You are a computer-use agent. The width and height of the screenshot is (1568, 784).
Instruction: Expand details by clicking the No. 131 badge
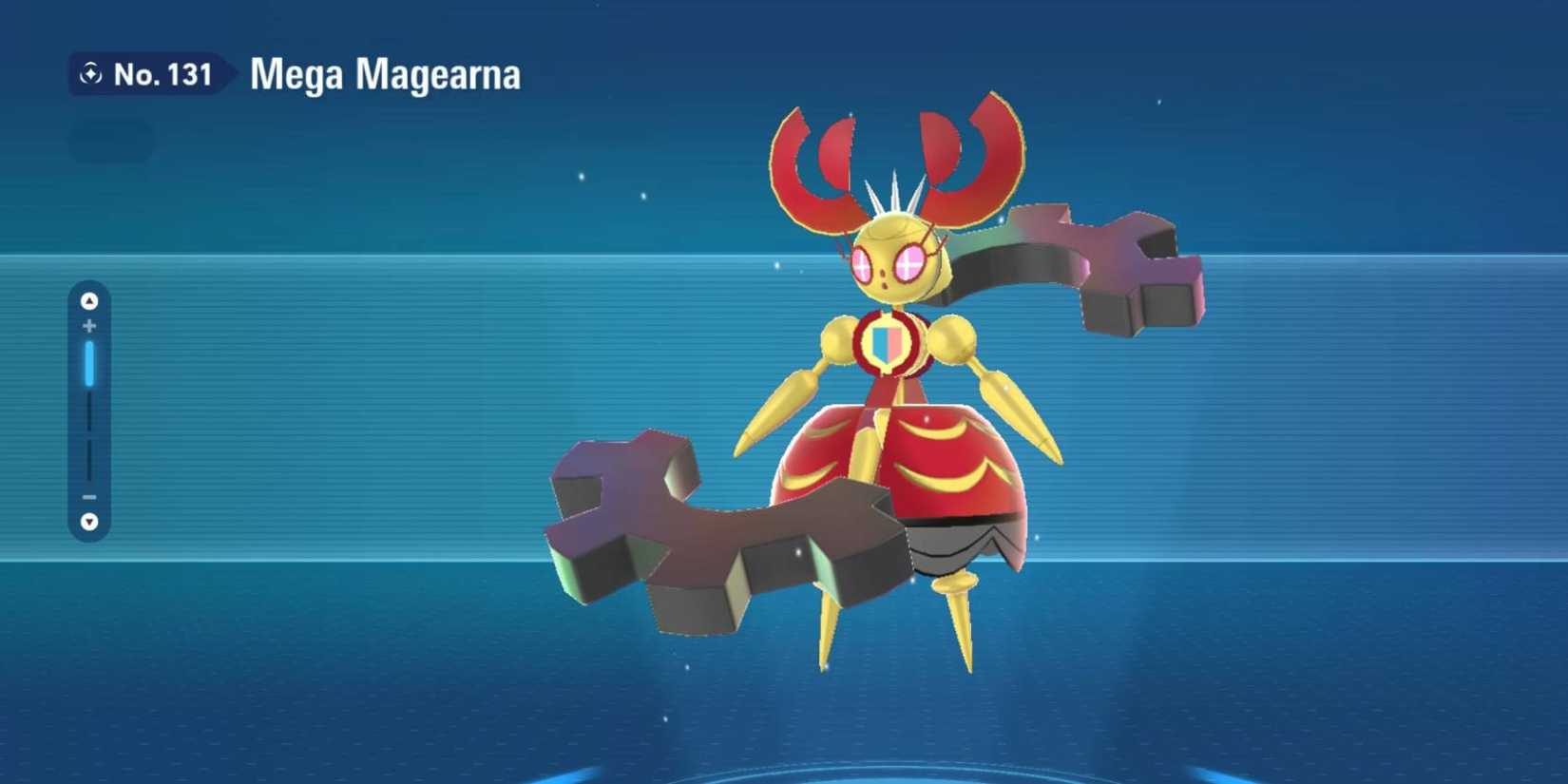point(152,73)
